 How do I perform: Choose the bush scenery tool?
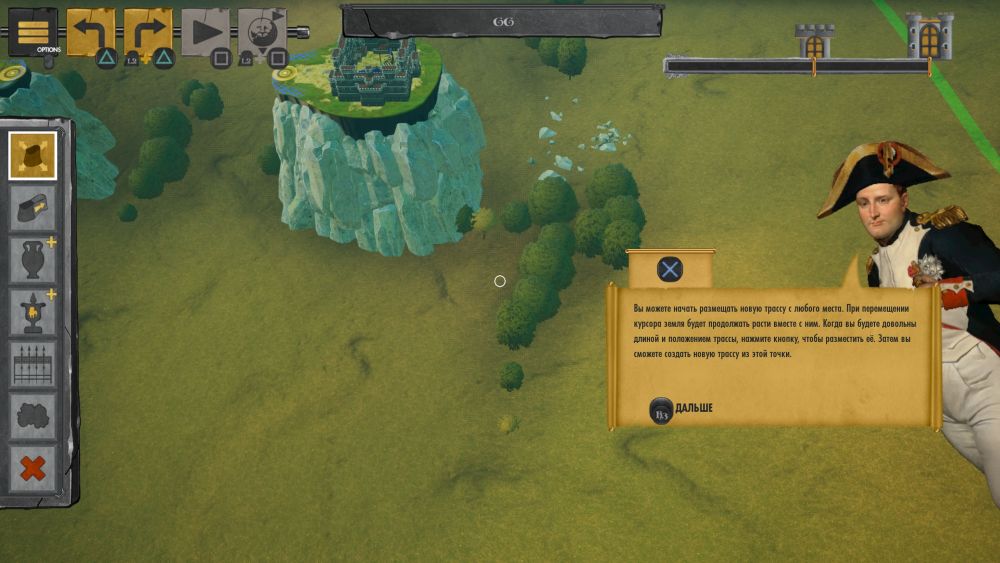point(33,417)
